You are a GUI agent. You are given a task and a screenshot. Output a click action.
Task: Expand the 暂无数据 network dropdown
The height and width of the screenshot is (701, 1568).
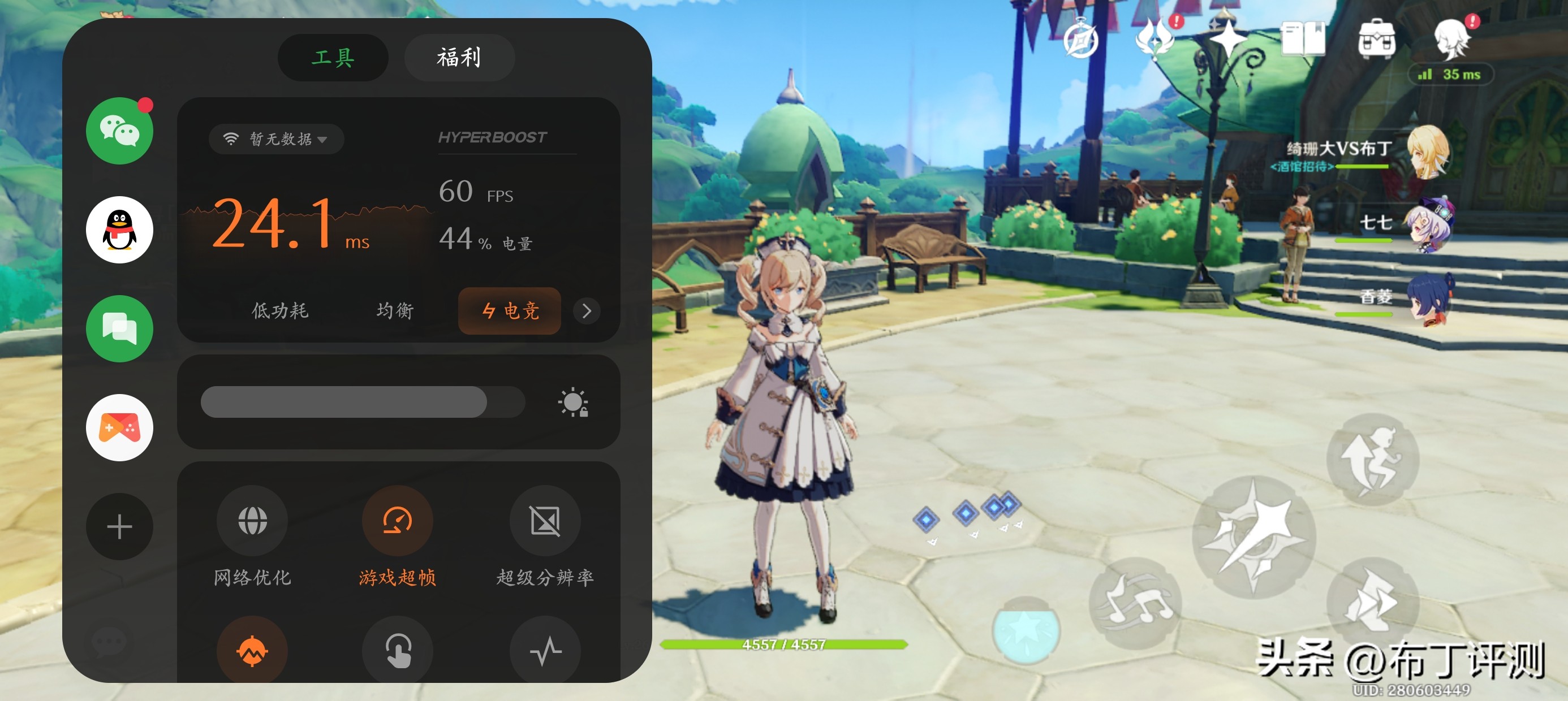(x=275, y=139)
